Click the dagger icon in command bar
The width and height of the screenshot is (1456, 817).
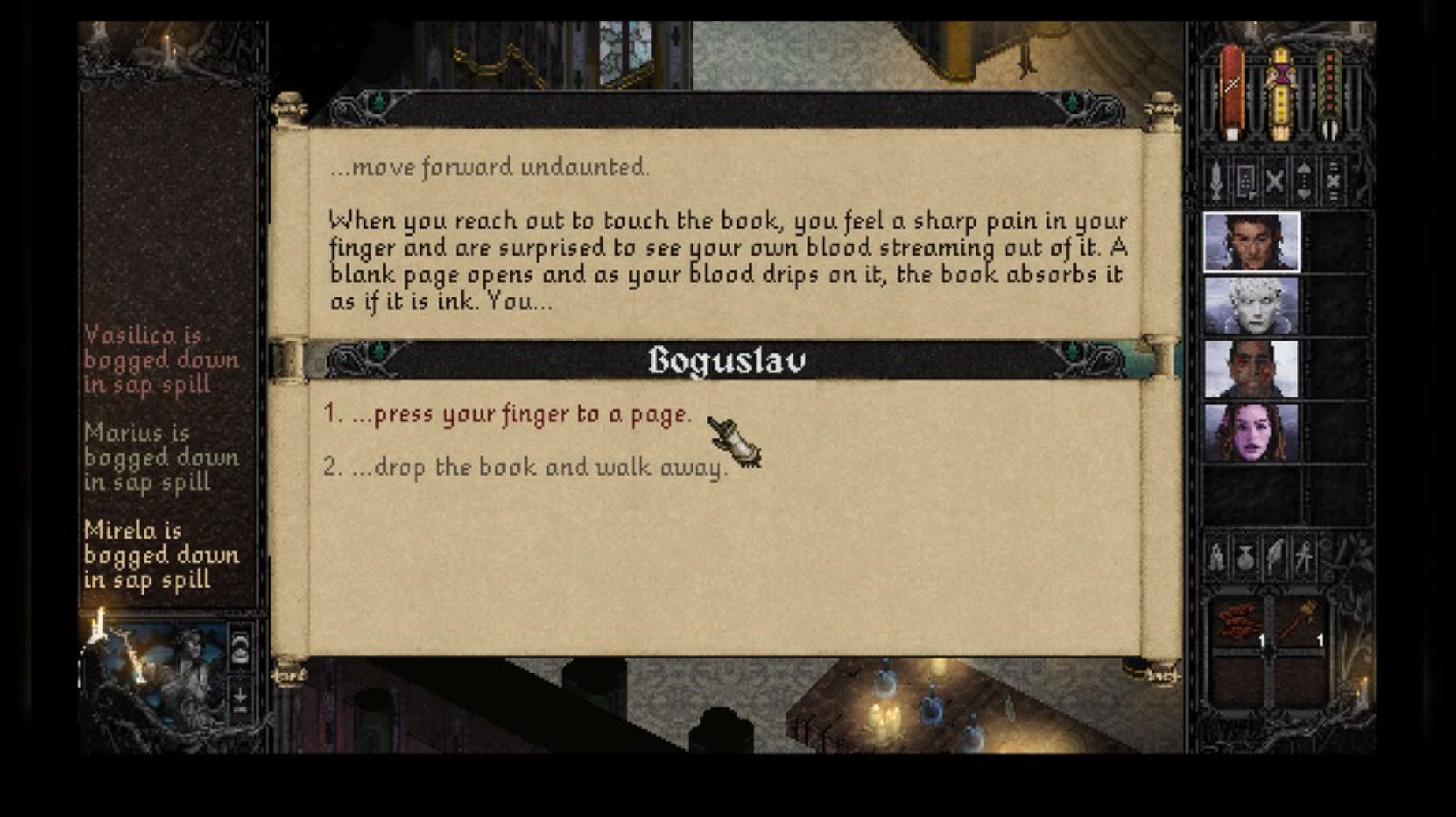pos(1216,181)
